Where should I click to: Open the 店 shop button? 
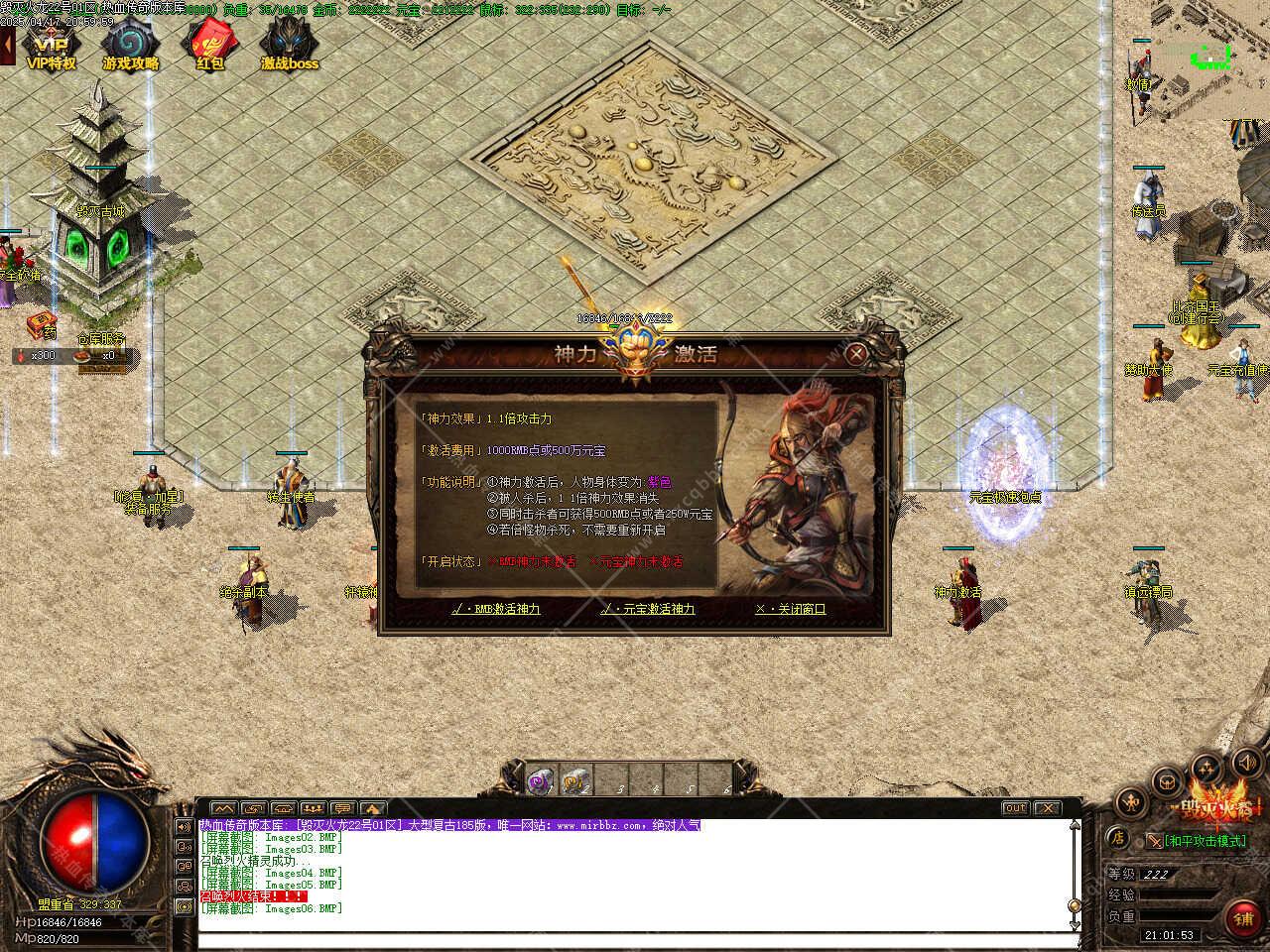point(1117,838)
